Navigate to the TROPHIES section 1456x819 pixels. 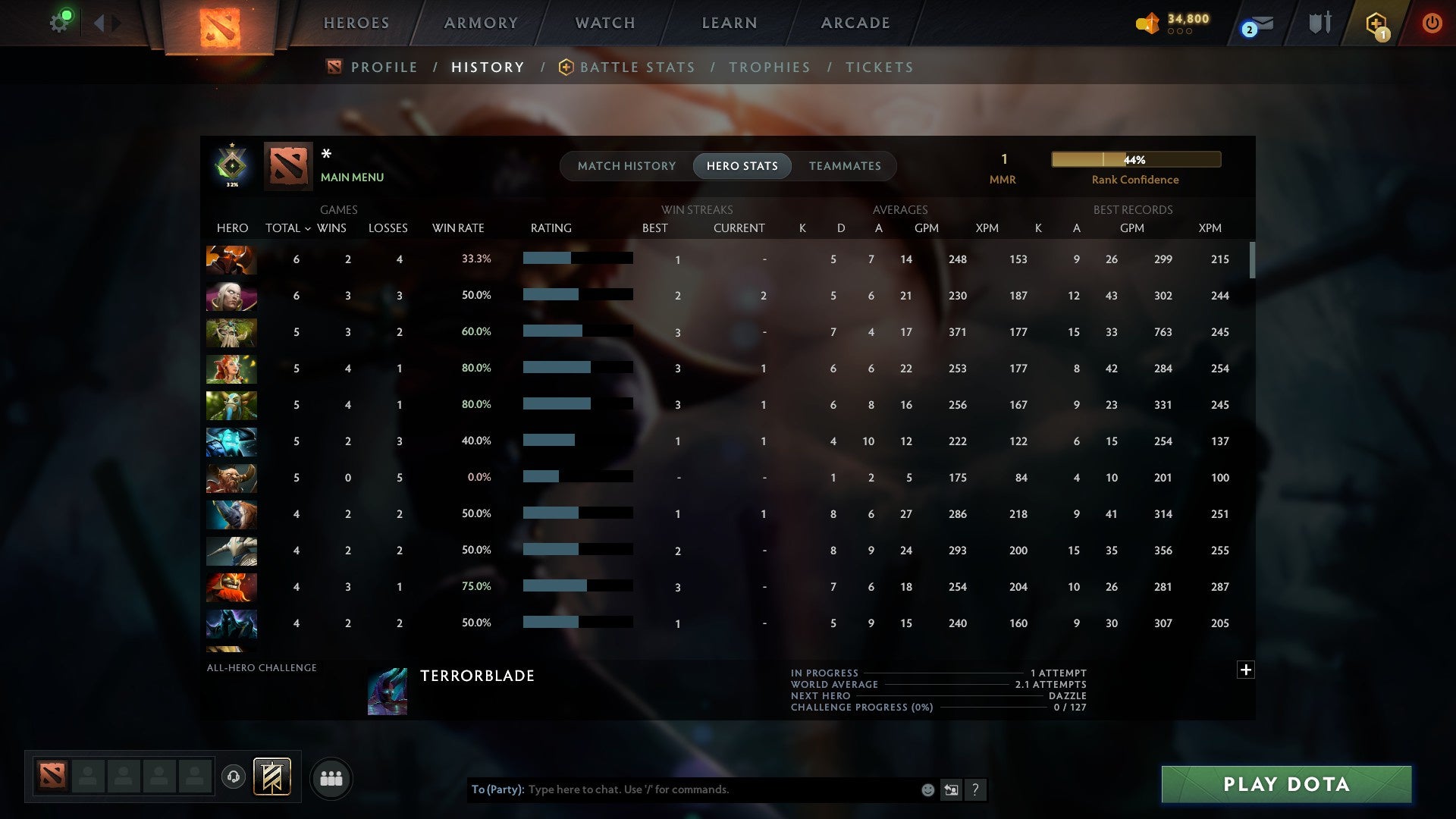(769, 67)
